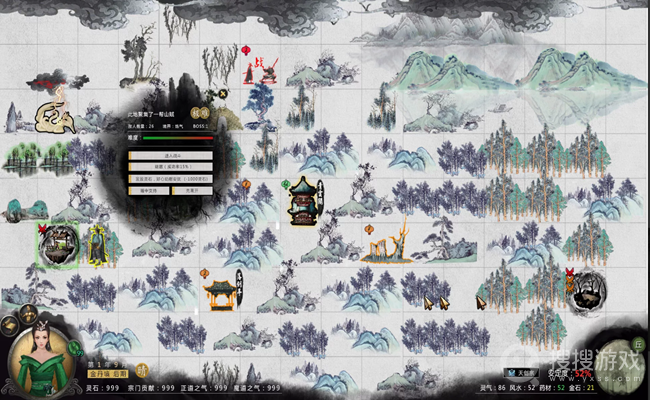Image resolution: width=650 pixels, height=400 pixels.
Task: Select the green pagoda tower marker
Action: tap(304, 202)
